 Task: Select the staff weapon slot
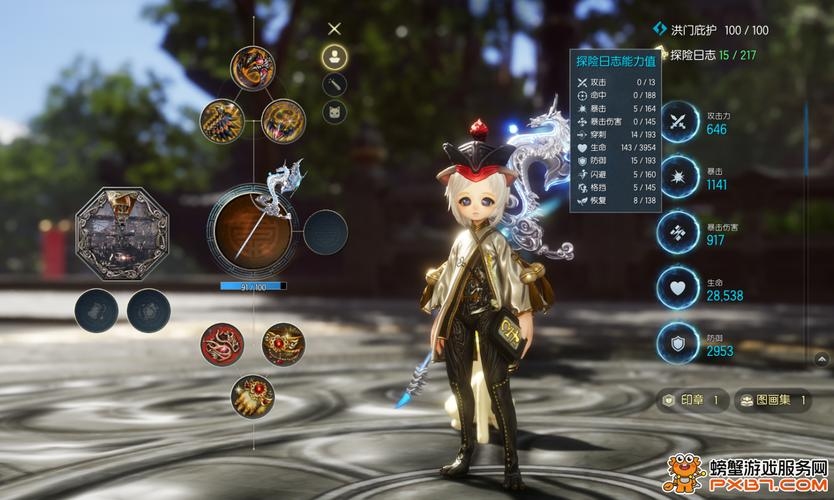point(254,232)
